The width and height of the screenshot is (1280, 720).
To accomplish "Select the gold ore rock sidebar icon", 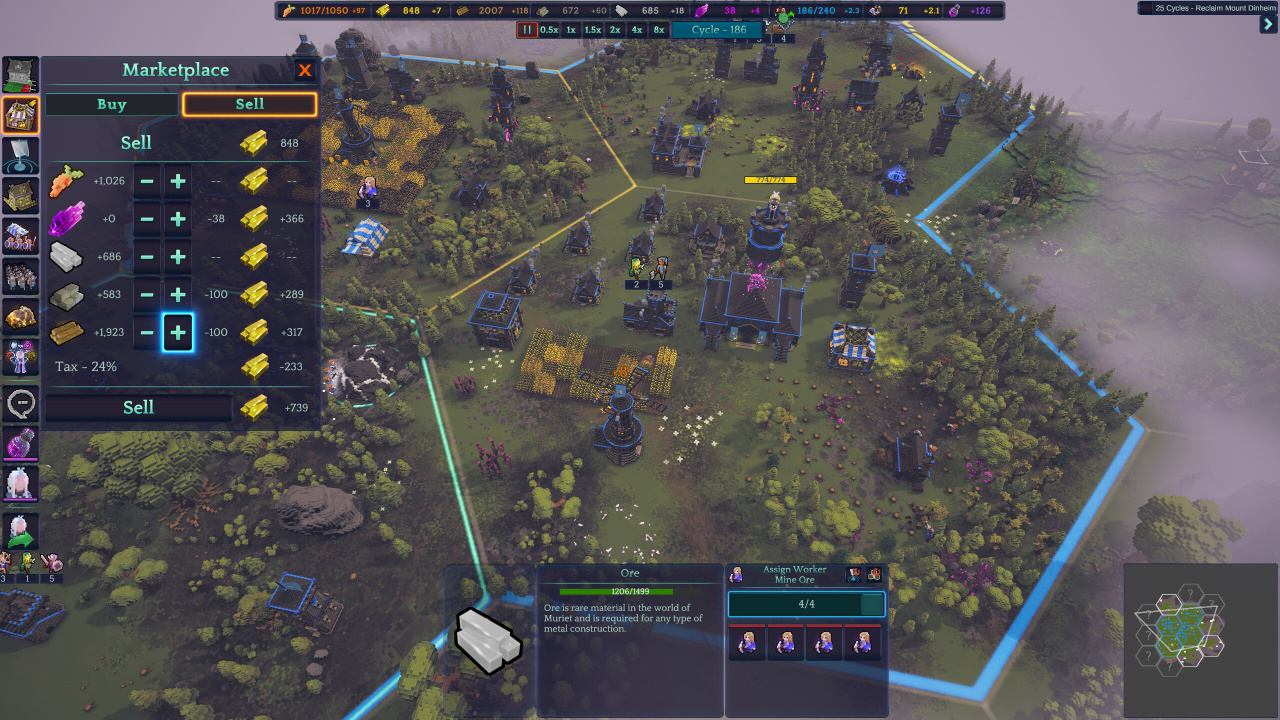I will click(x=20, y=317).
